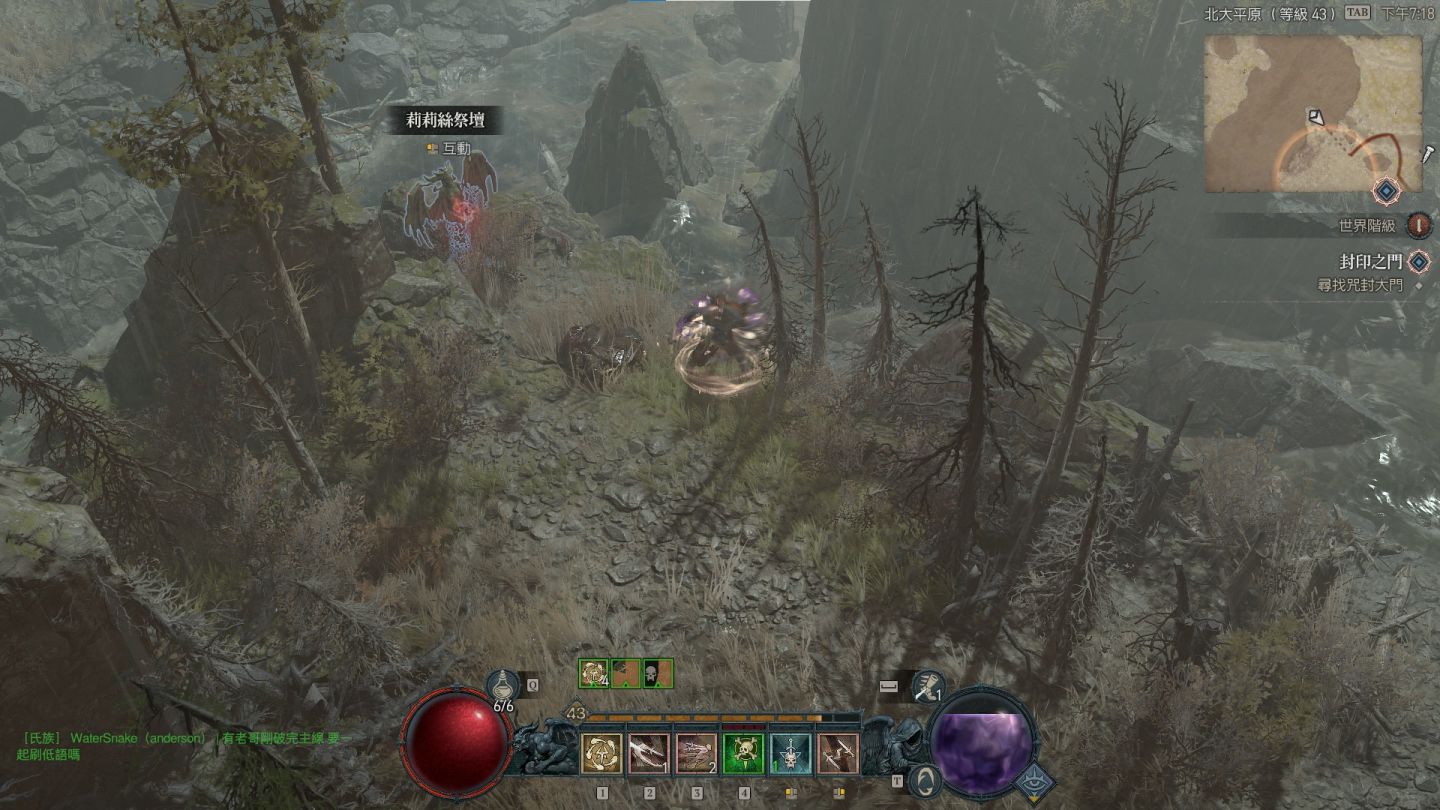The height and width of the screenshot is (810, 1440).
Task: Select the 封印之門 quest tracker
Action: (x=1370, y=262)
